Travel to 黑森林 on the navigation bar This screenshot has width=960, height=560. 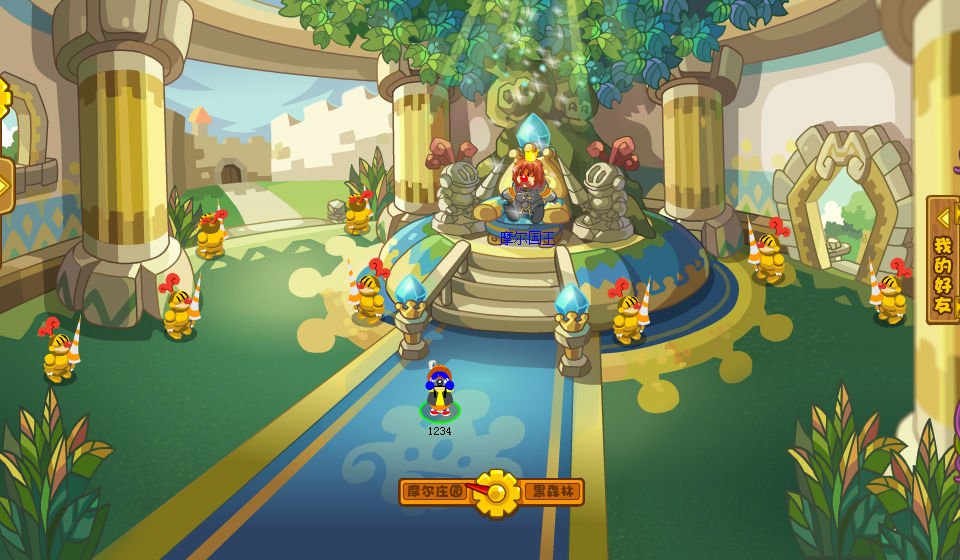(551, 491)
